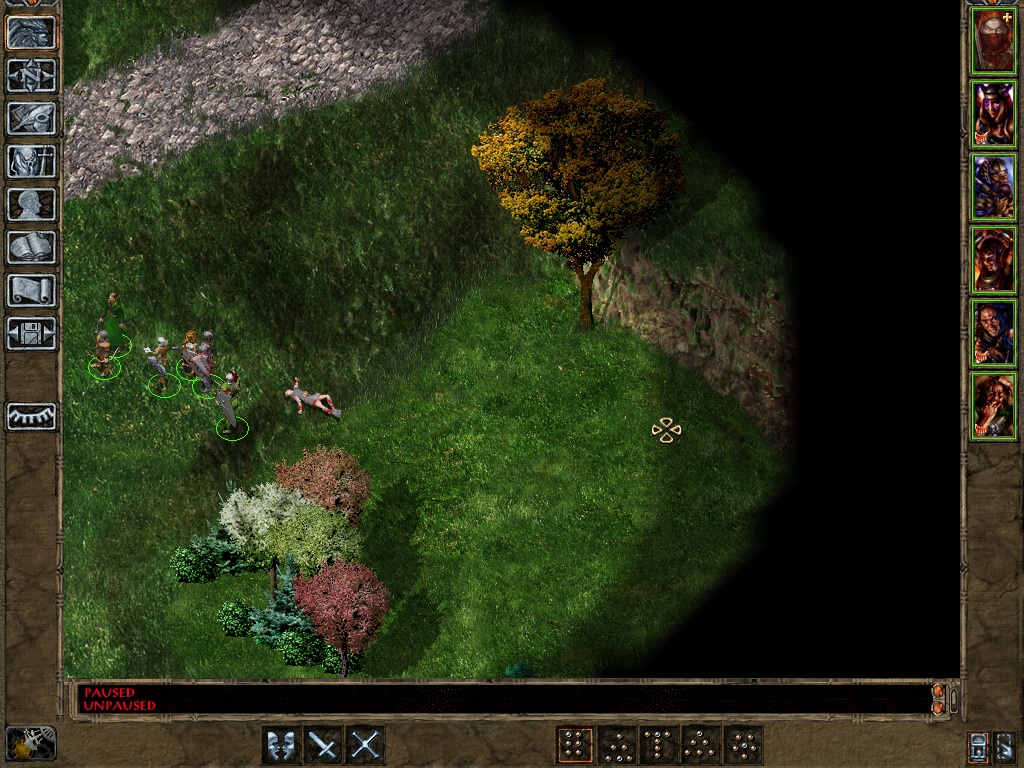Viewport: 1024px width, 768px height.
Task: Select the hand-over-face character portrait
Action: point(994,406)
